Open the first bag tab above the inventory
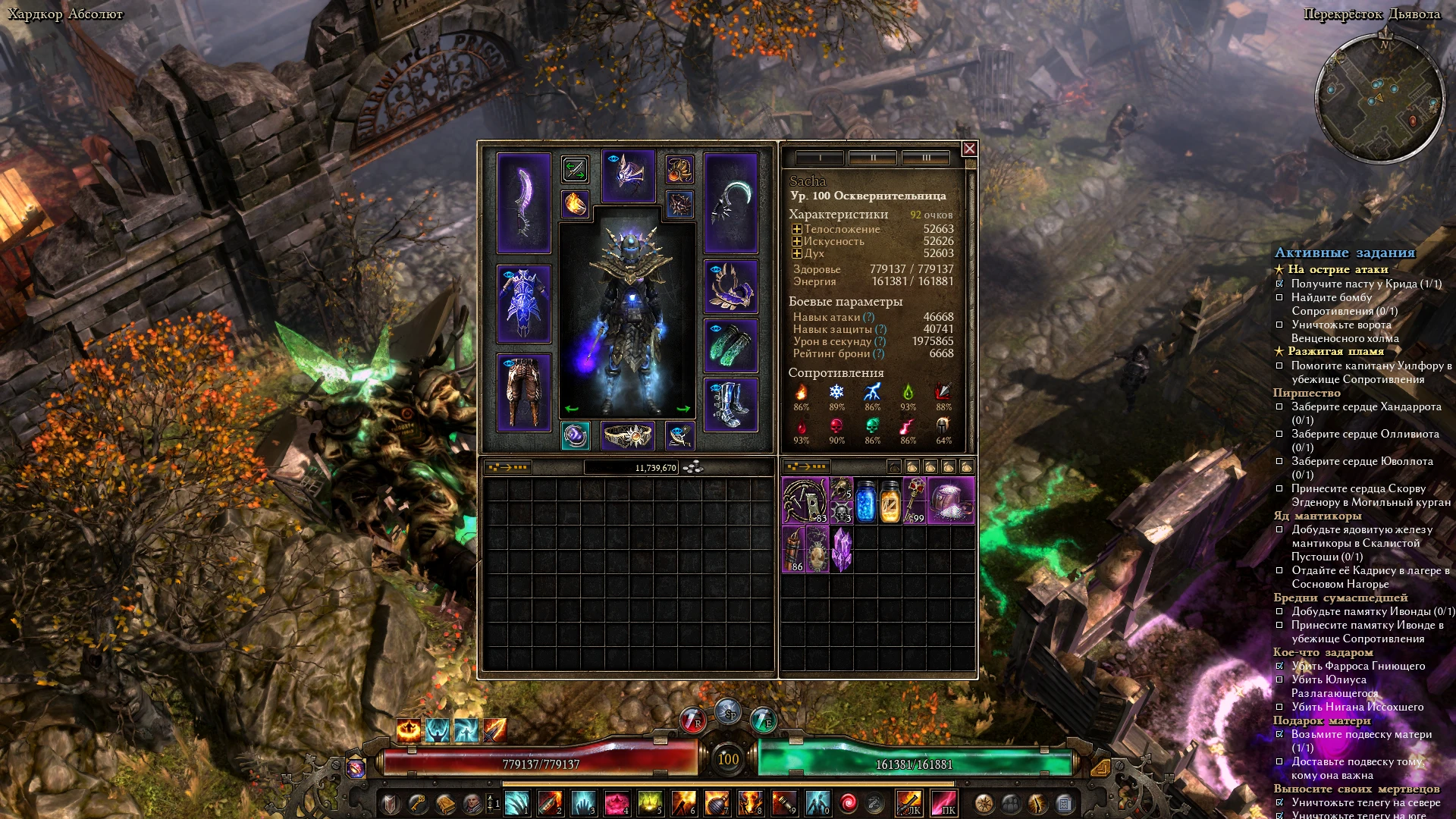1456x819 pixels. coord(895,467)
